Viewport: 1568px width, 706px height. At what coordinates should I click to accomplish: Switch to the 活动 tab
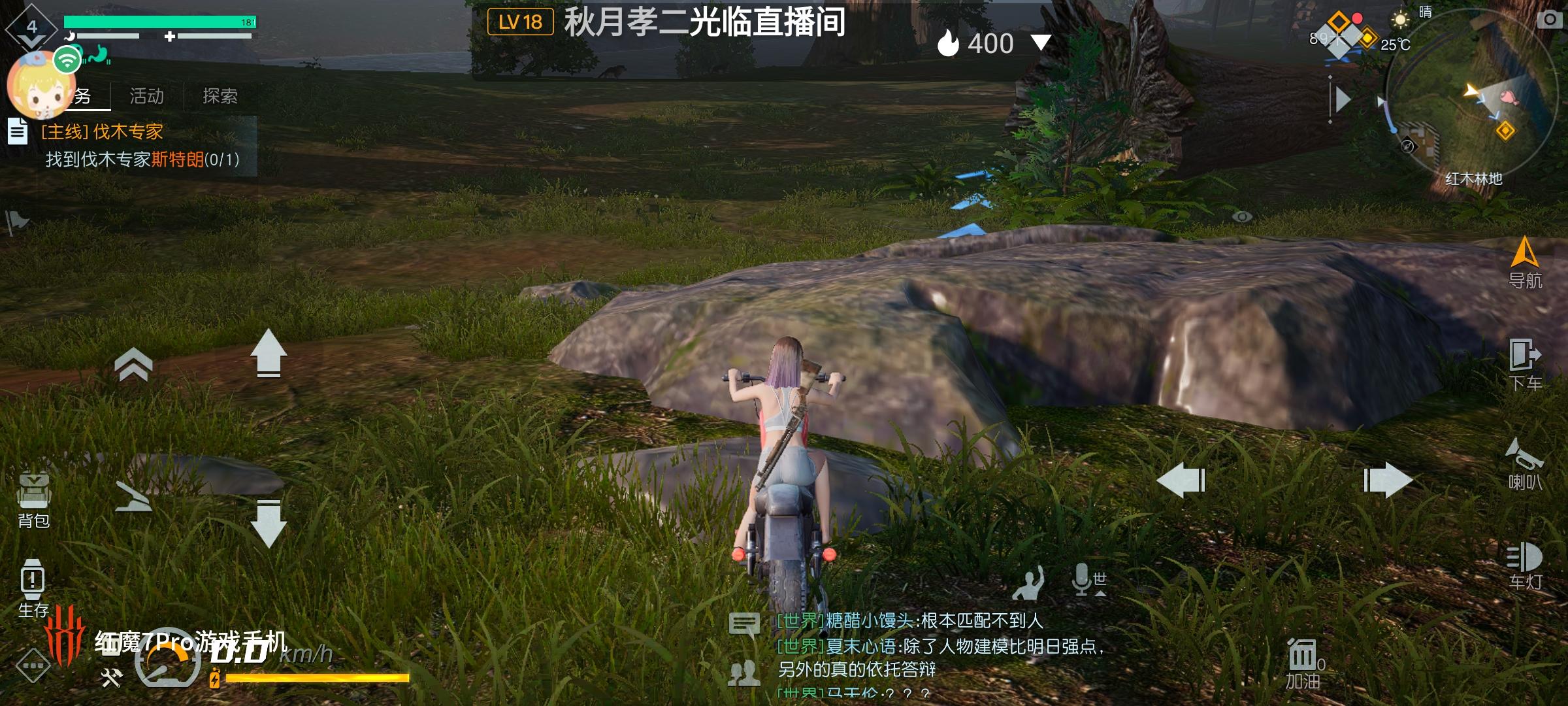[x=147, y=95]
